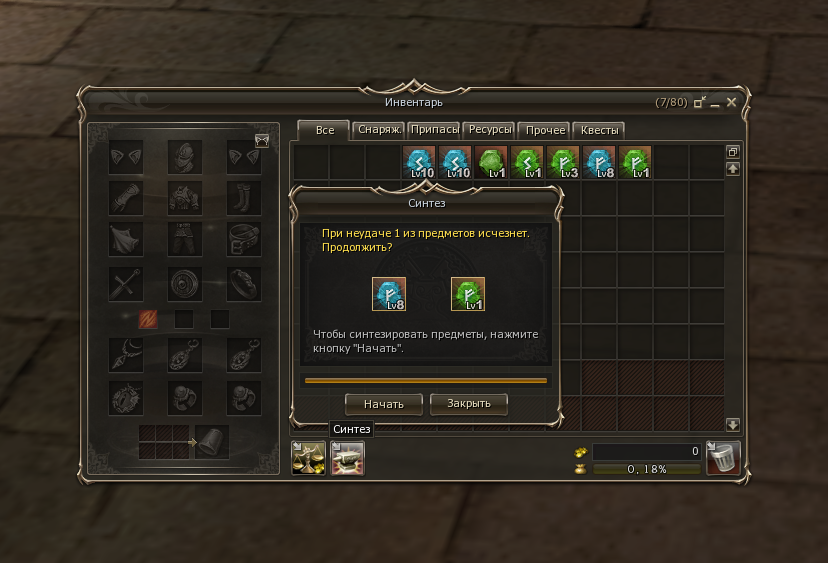Open the Квесты tab
This screenshot has height=563, width=828.
[x=601, y=130]
